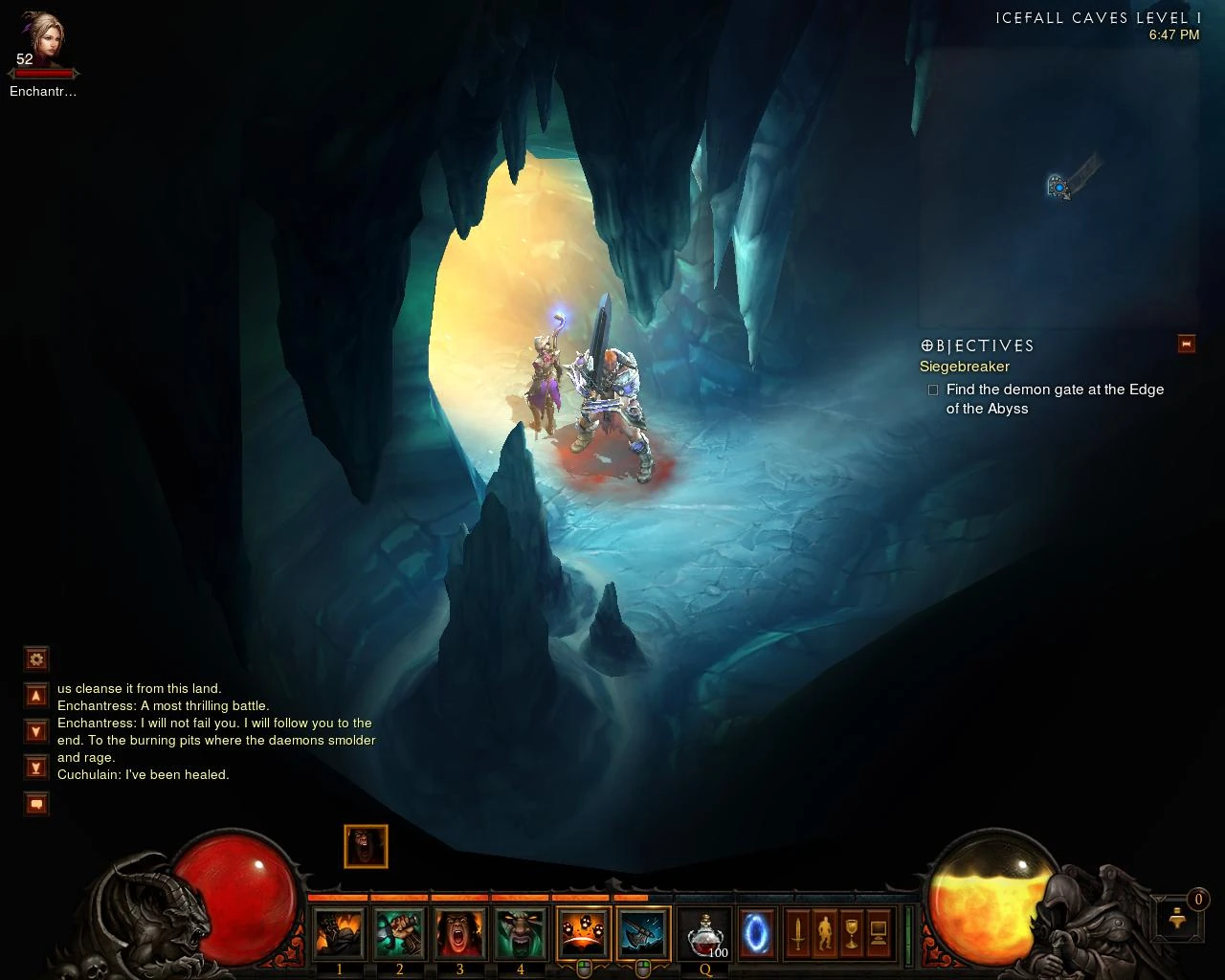Drink the health potion in slot Q
This screenshot has height=980, width=1225.
pos(704,933)
